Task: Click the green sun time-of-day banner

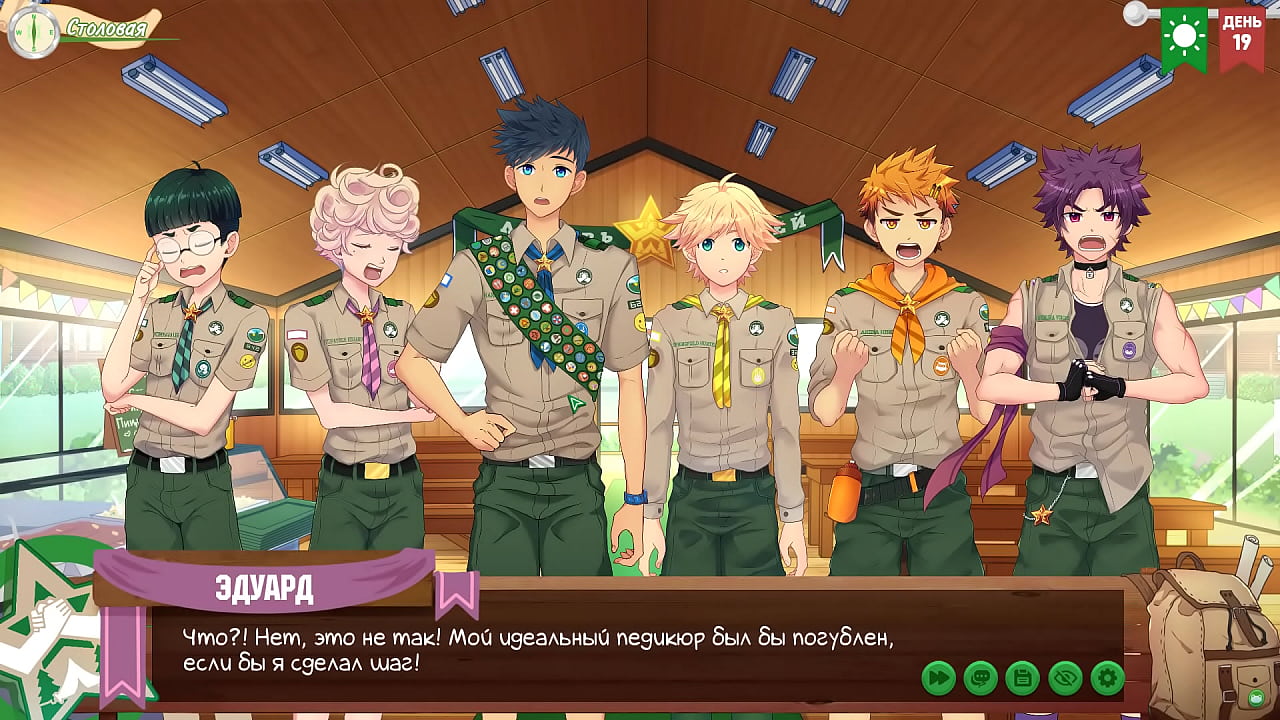Action: pos(1184,38)
